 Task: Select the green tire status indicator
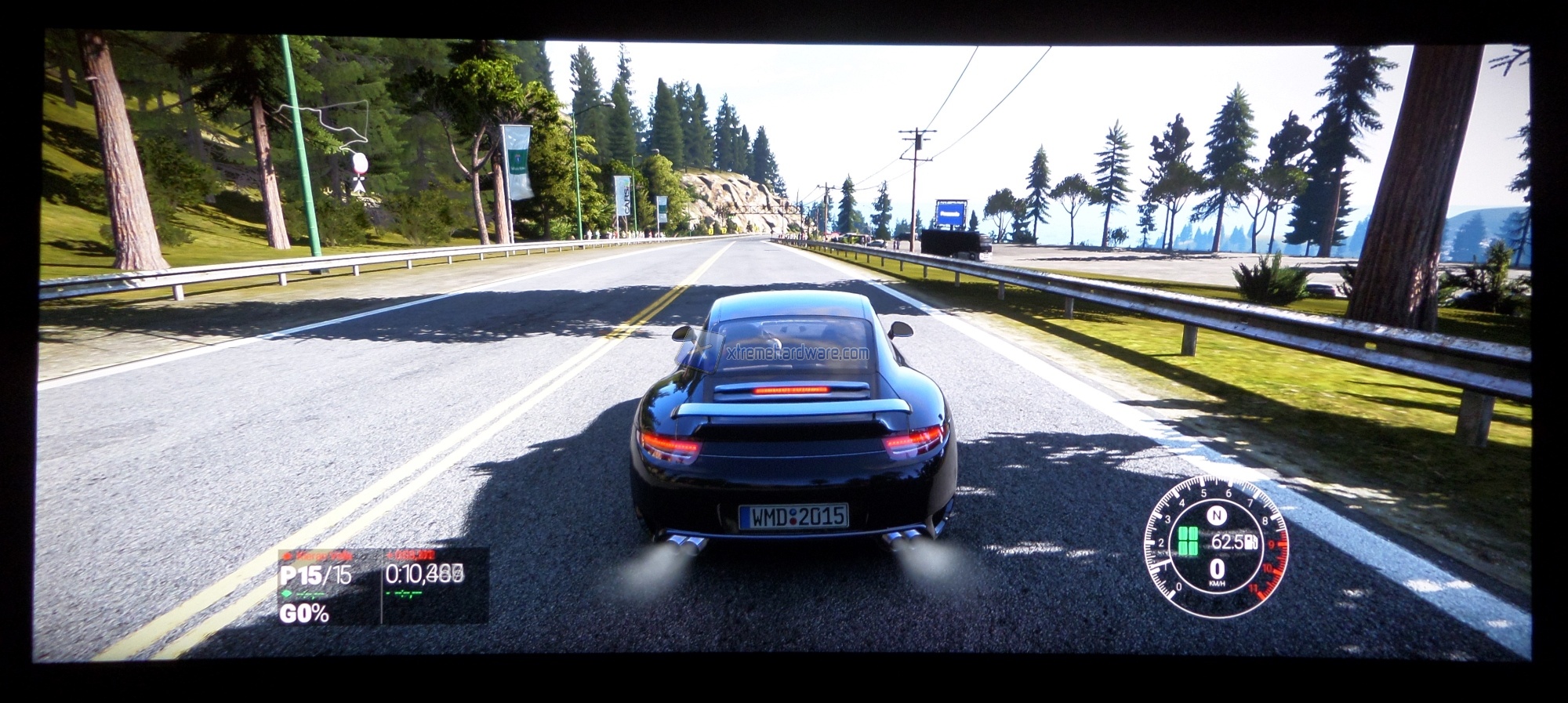pos(1188,542)
